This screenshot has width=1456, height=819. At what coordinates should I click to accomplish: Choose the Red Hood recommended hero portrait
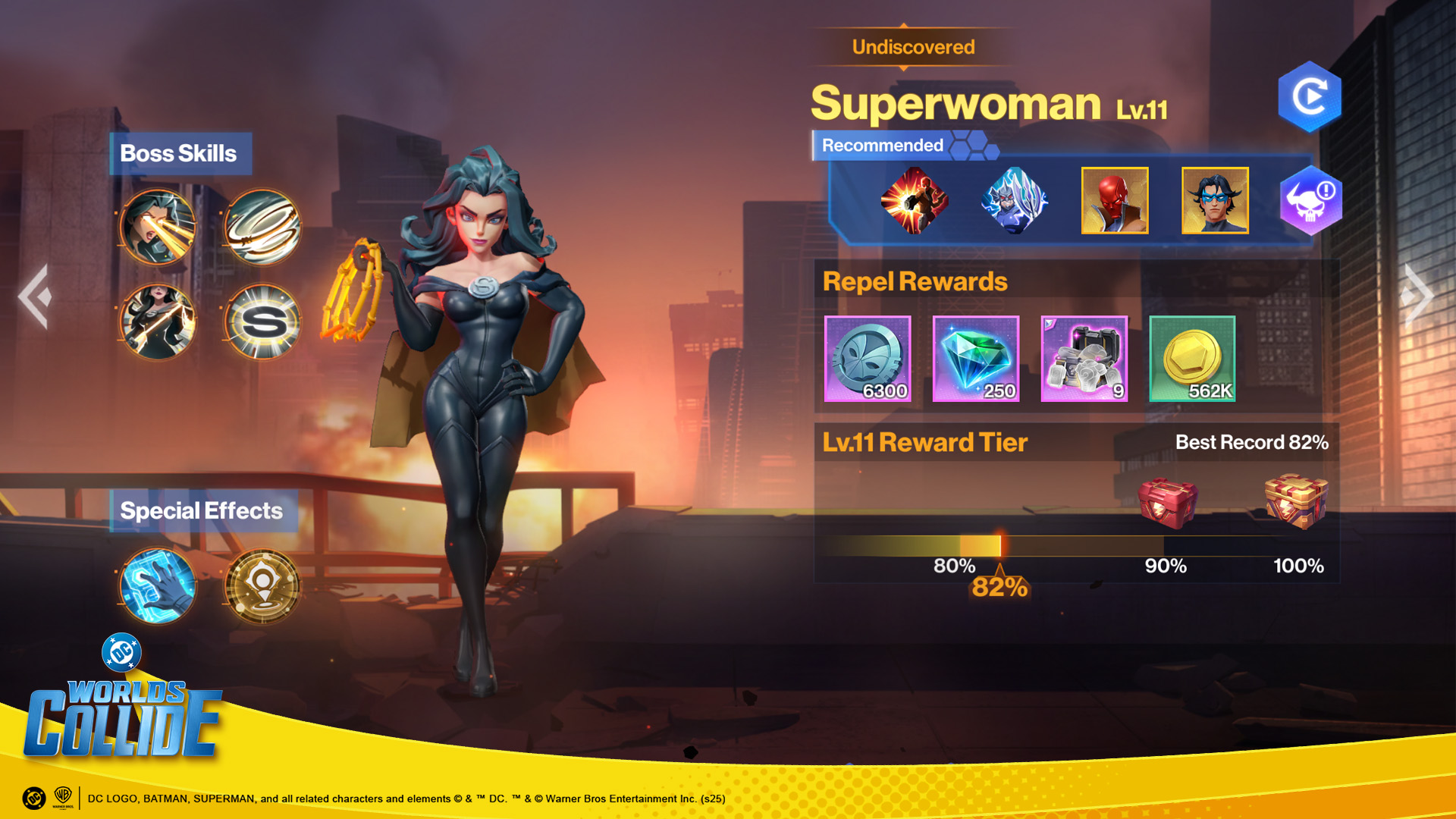coord(1115,200)
